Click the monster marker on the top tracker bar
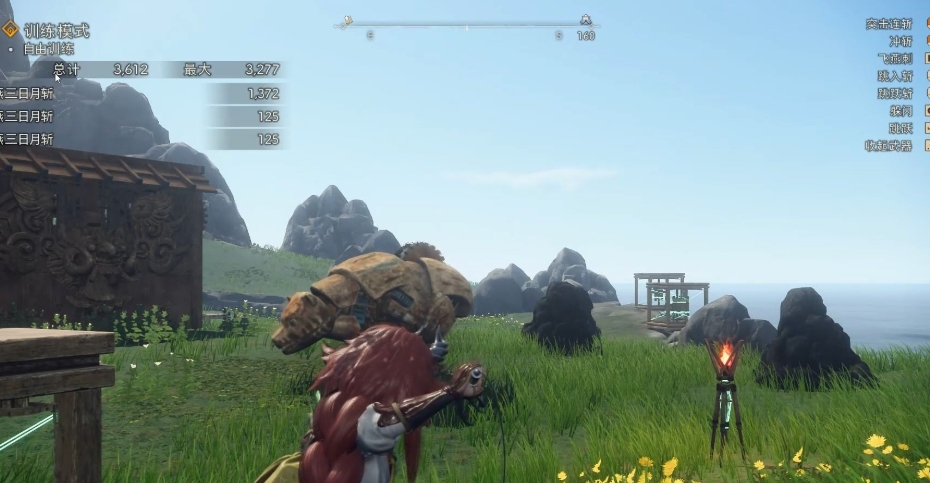Image resolution: width=930 pixels, height=483 pixels. [585, 19]
